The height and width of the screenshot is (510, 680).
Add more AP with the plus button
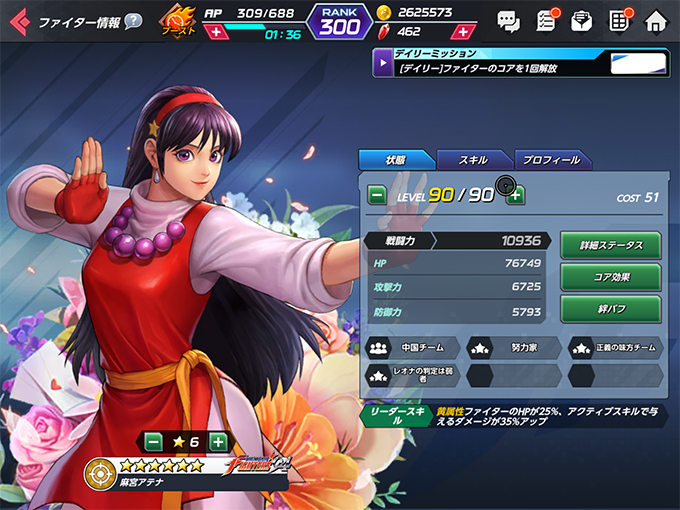217,32
